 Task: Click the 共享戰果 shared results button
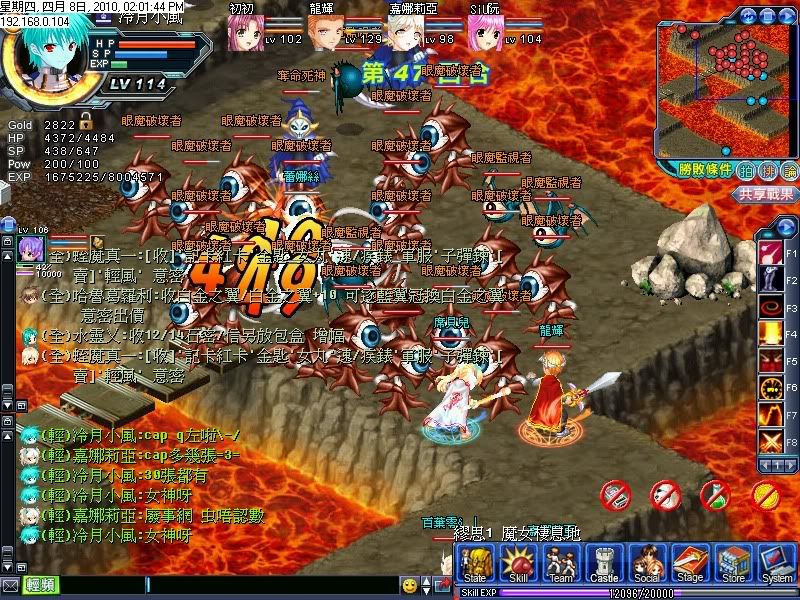(766, 194)
